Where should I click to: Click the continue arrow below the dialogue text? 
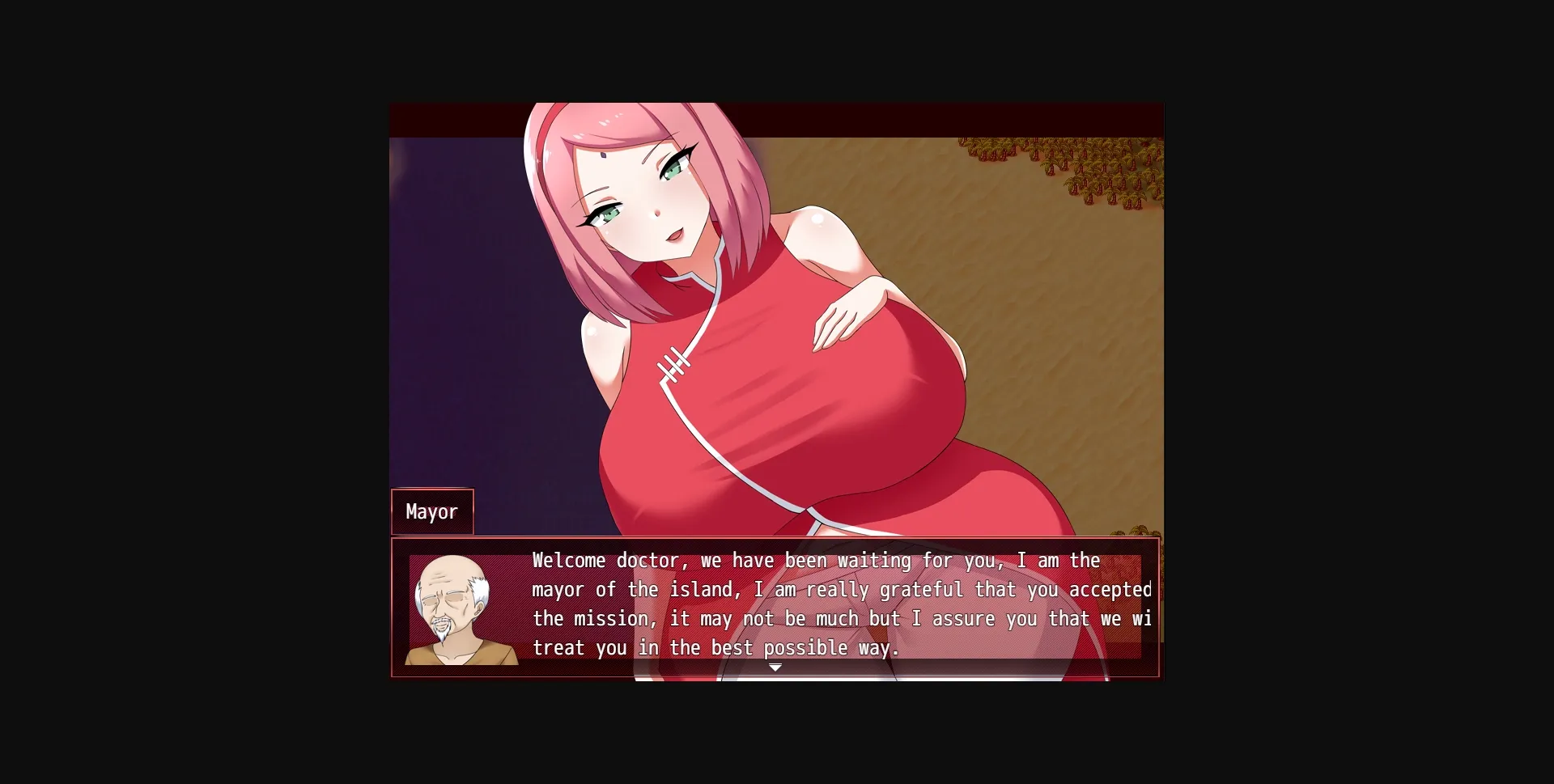[775, 667]
